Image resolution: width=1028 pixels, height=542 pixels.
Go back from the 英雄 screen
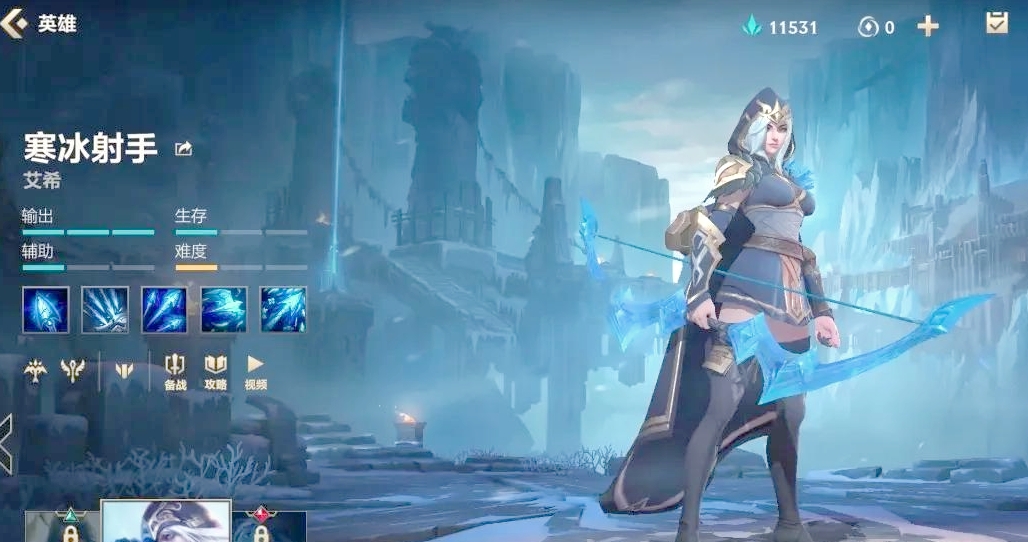click(14, 23)
